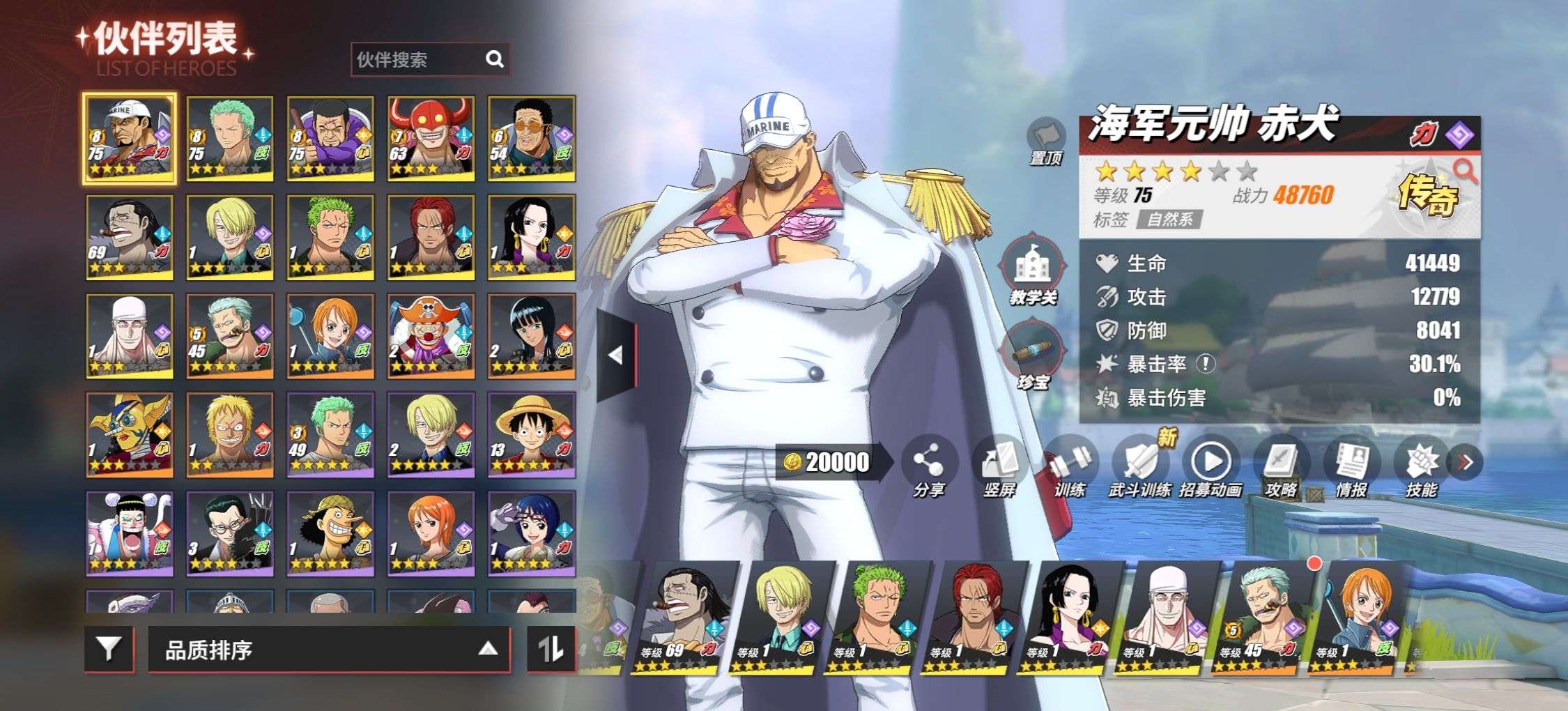Select the straw hat Luffy portrait
This screenshot has height=711, width=1568.
click(x=532, y=434)
